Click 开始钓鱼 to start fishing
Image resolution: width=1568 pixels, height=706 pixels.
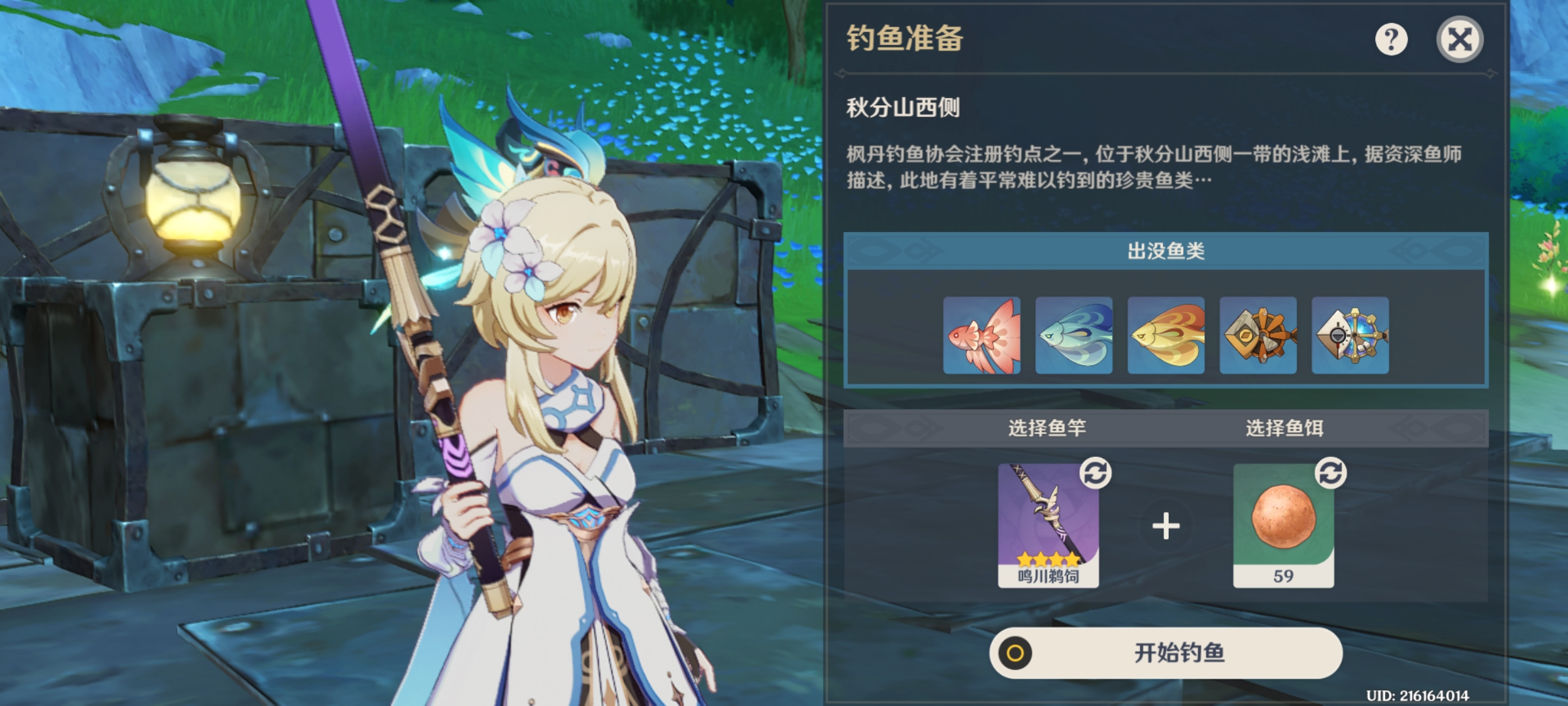tap(1166, 652)
